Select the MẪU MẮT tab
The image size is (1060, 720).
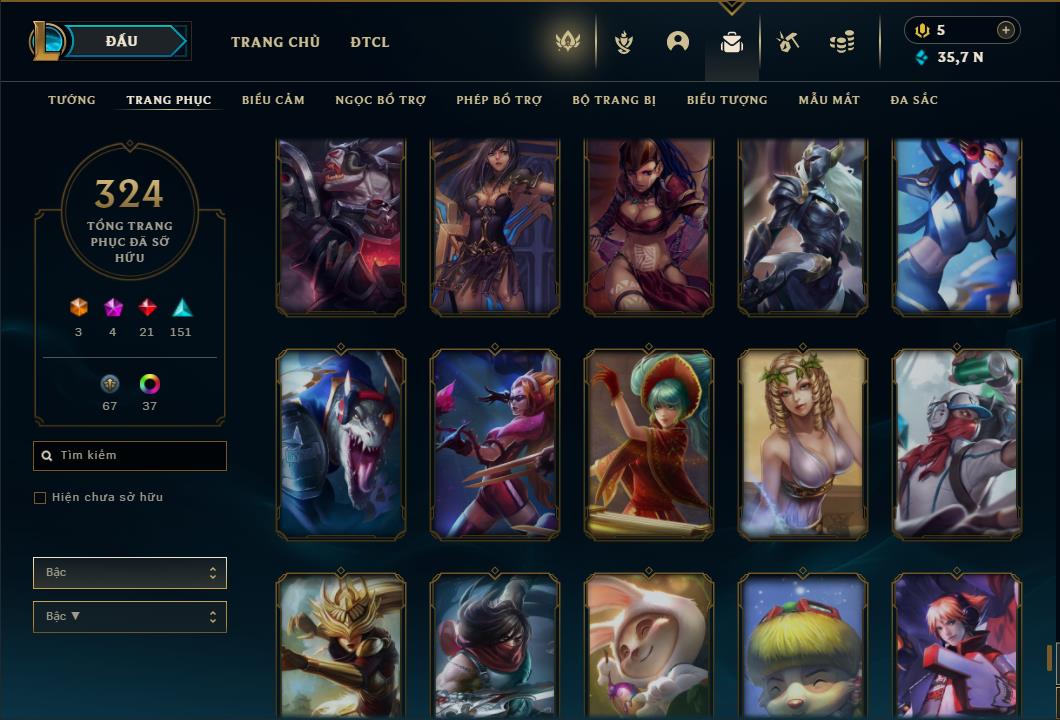tap(829, 100)
